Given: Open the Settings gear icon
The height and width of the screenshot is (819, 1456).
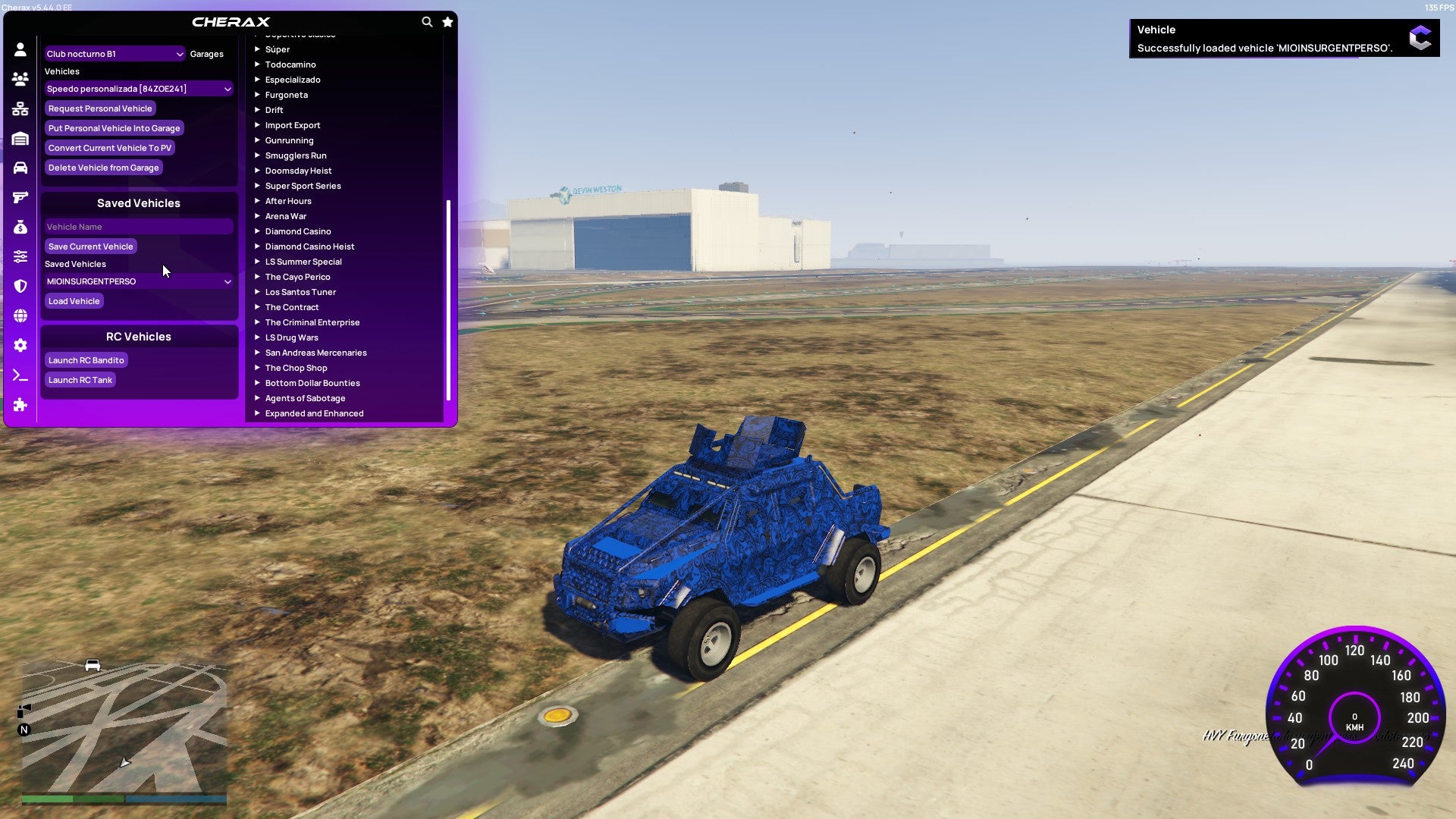Looking at the screenshot, I should 20,346.
